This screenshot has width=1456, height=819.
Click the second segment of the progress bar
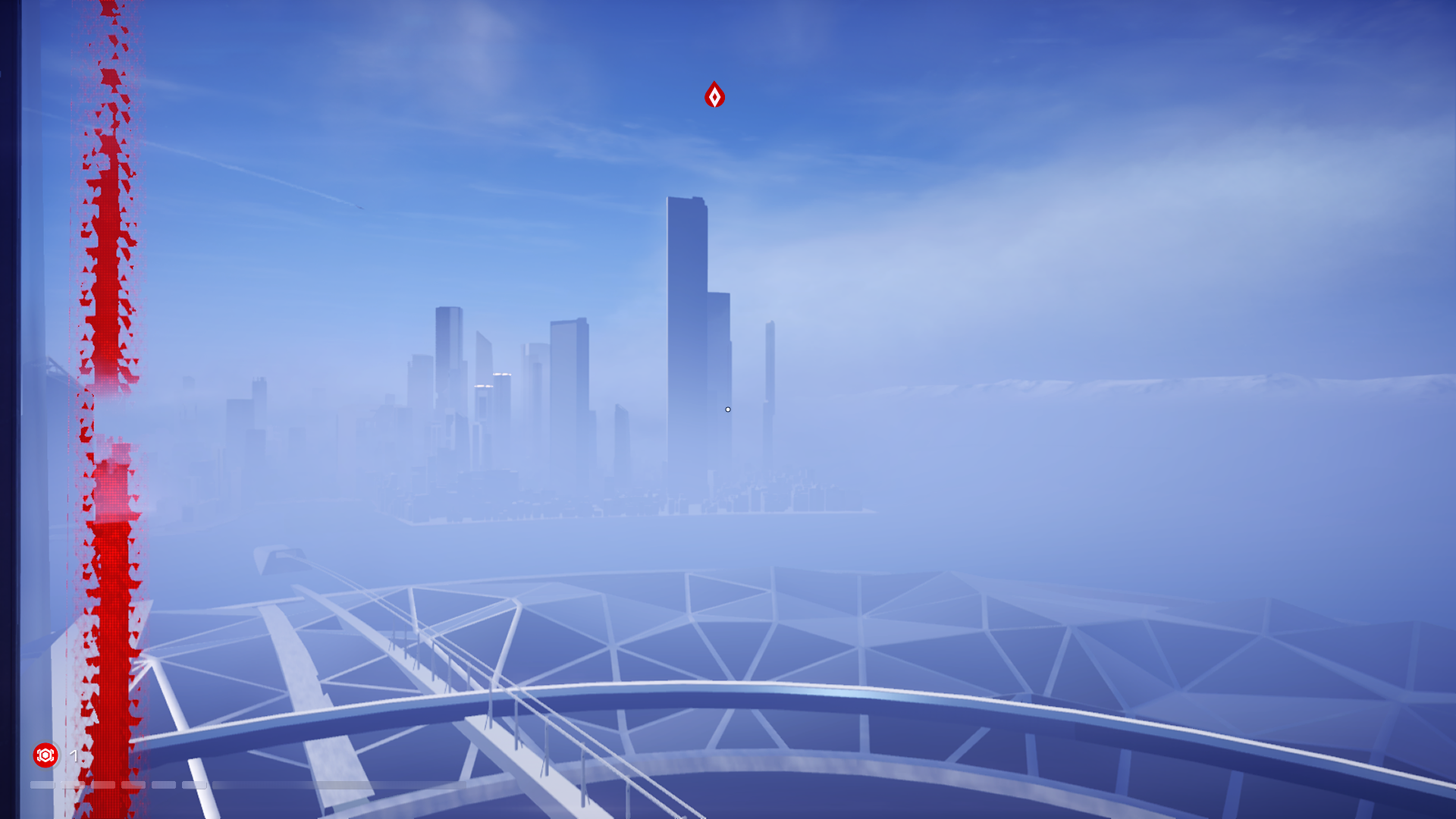[74, 785]
